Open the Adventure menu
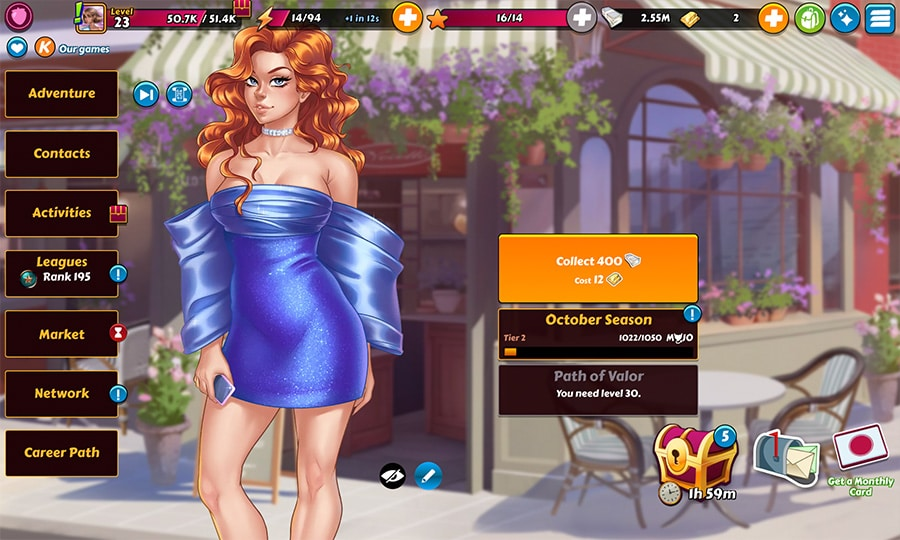Viewport: 900px width, 540px height. pyautogui.click(x=62, y=94)
